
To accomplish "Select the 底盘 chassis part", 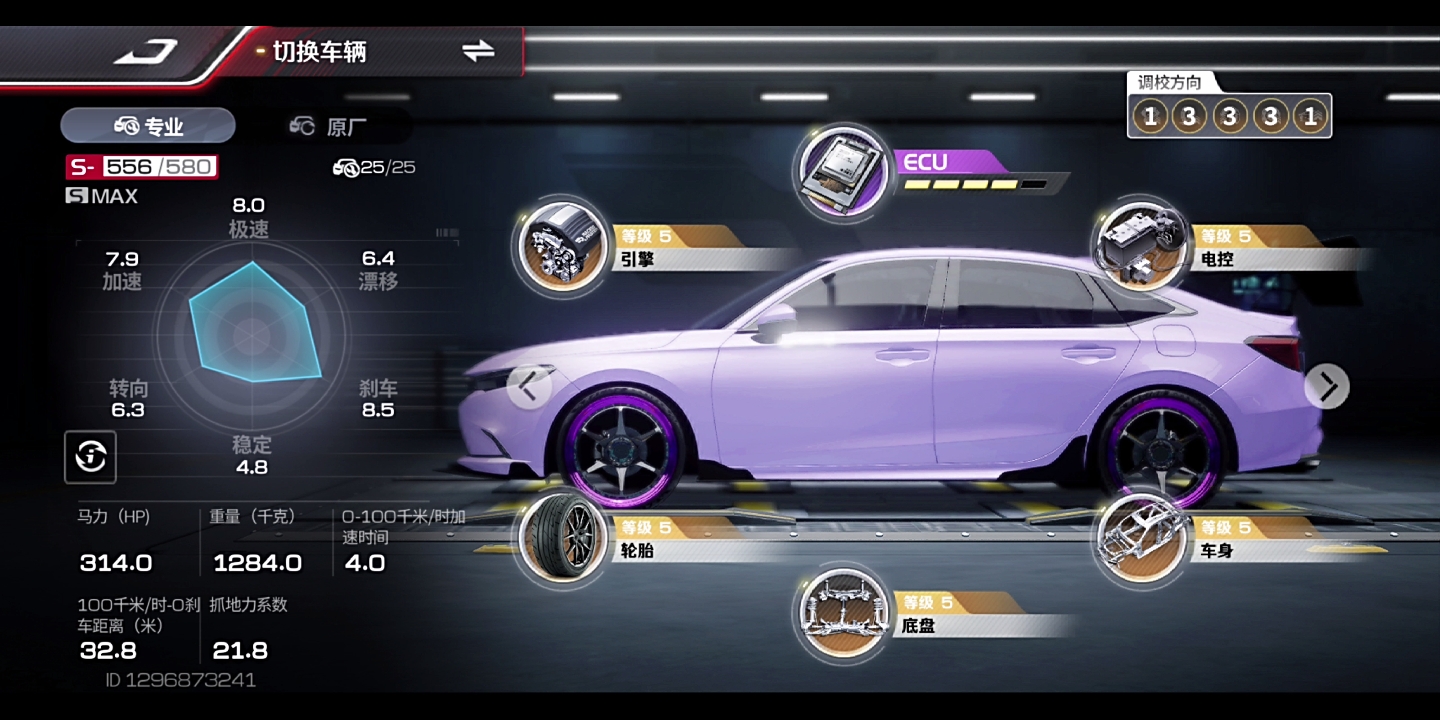I will (842, 613).
